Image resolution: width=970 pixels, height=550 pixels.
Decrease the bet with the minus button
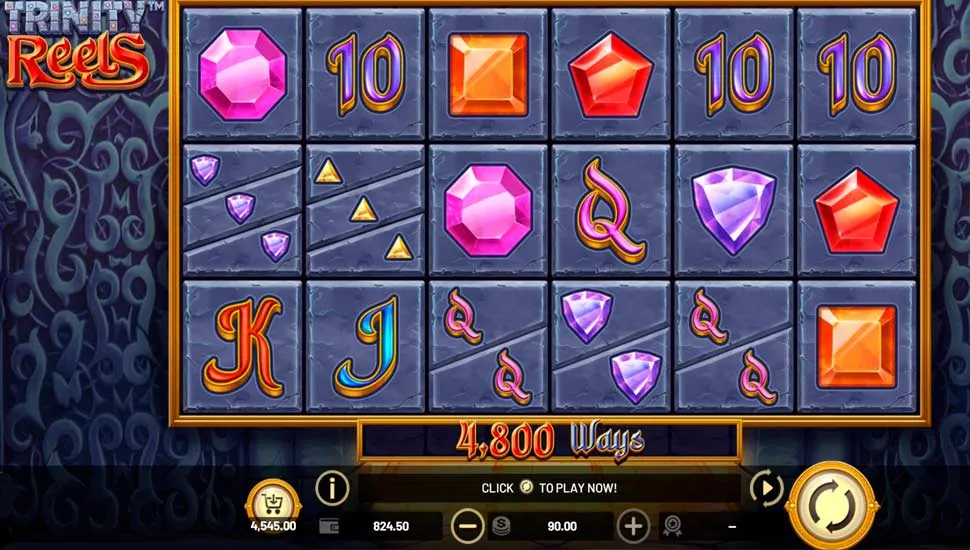[467, 525]
